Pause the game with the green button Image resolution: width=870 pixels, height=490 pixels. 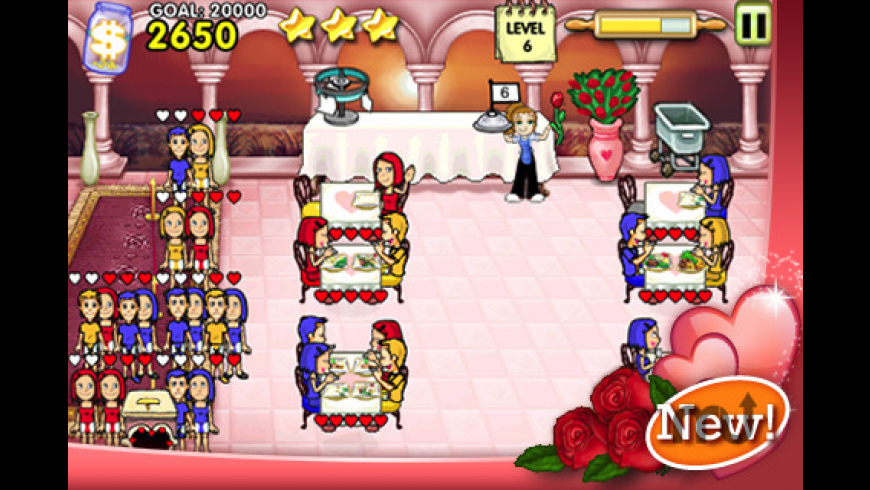tap(752, 23)
